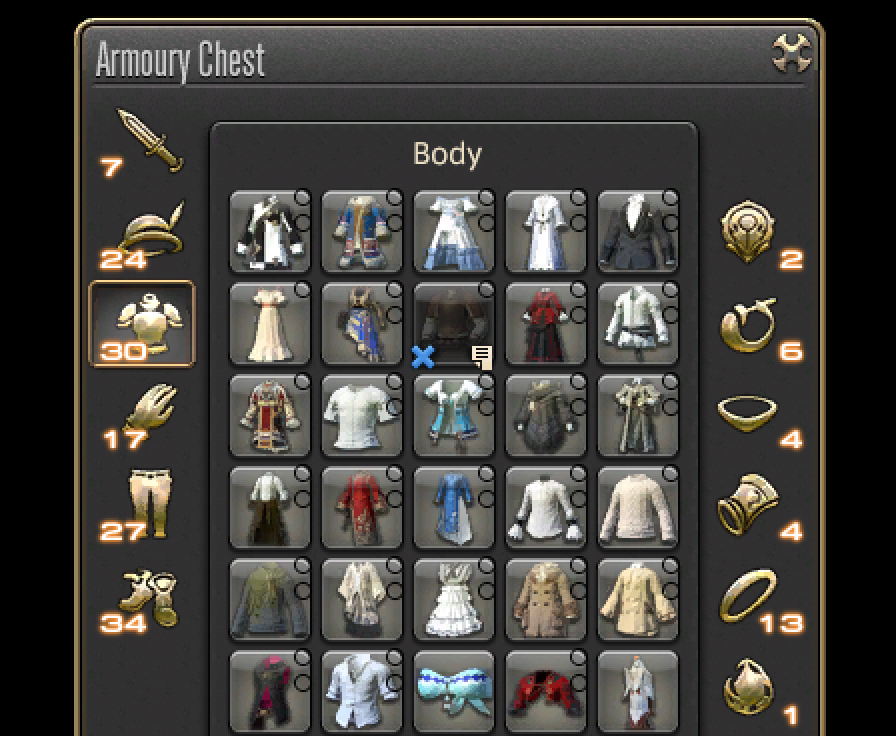Select the blue and gold embroidered coat
The width and height of the screenshot is (896, 736).
coord(362,232)
